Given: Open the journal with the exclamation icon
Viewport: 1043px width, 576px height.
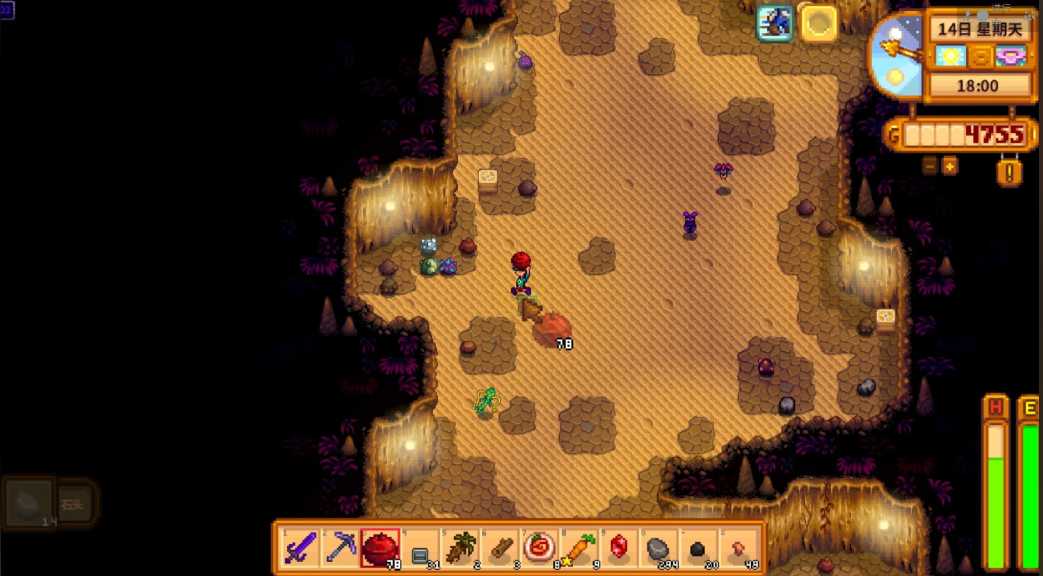Looking at the screenshot, I should tap(1010, 172).
